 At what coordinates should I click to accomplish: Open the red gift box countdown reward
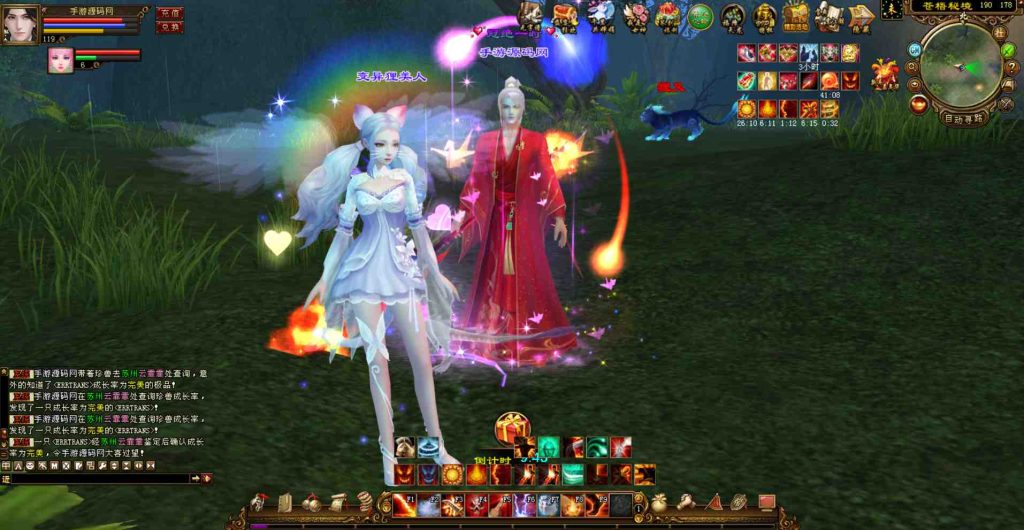click(x=511, y=429)
